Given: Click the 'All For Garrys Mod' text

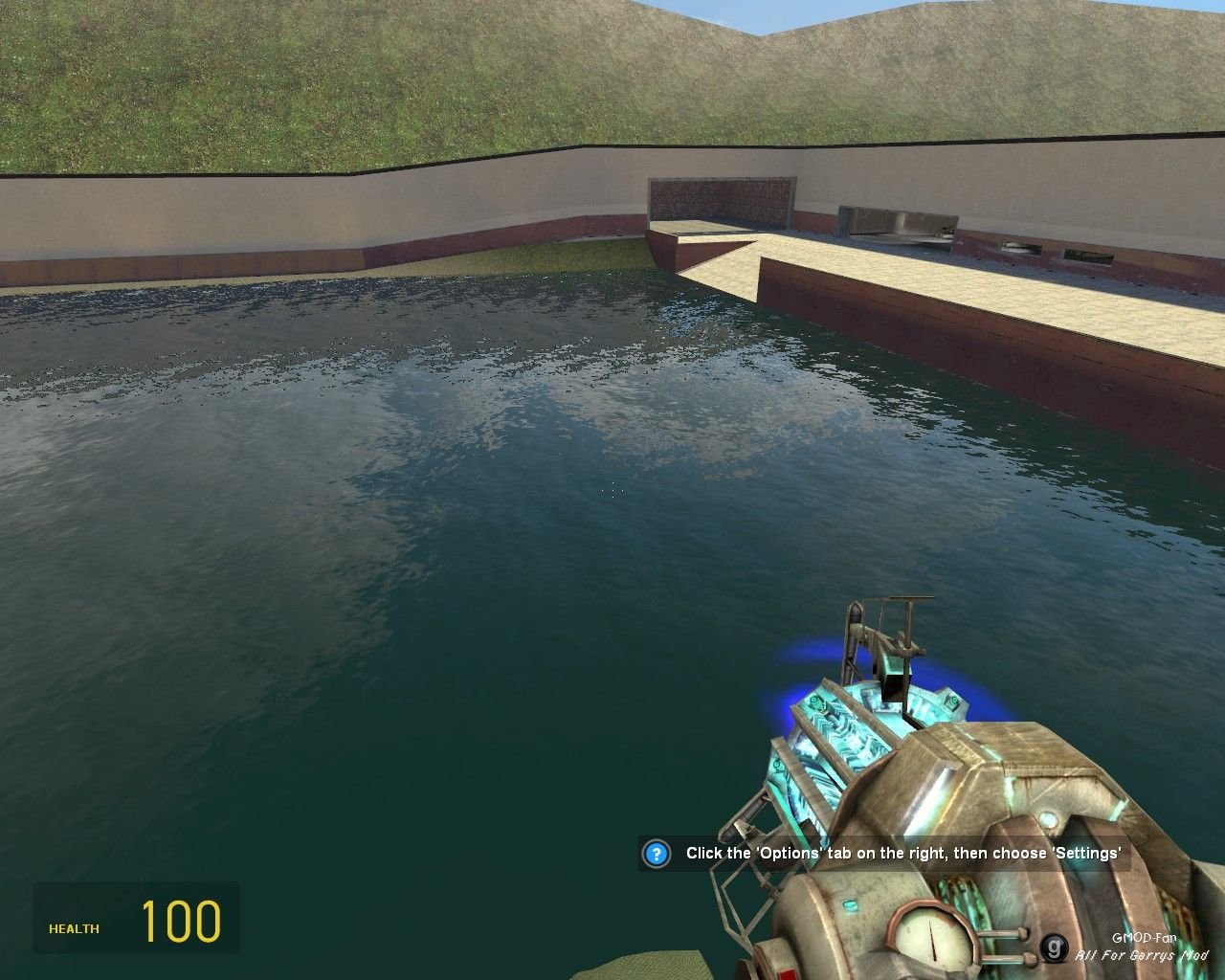Looking at the screenshot, I should pyautogui.click(x=1144, y=956).
